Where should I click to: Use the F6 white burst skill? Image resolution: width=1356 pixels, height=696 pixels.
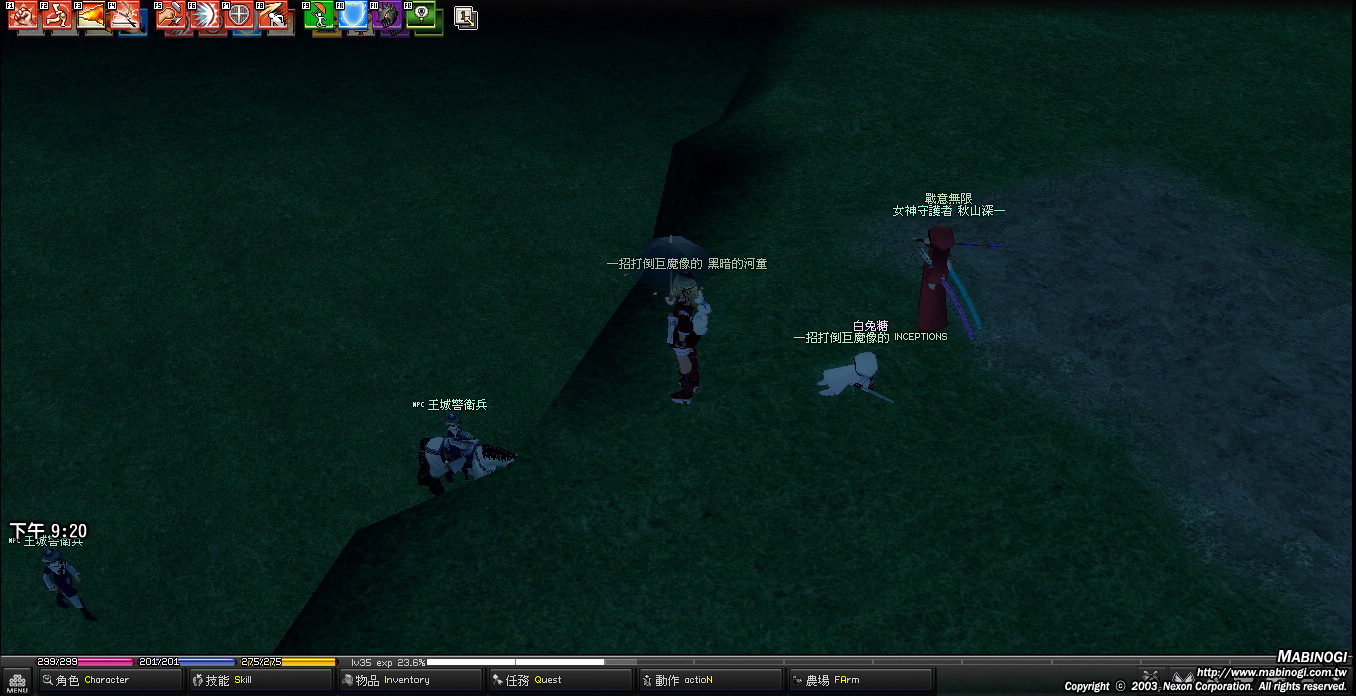tap(205, 16)
